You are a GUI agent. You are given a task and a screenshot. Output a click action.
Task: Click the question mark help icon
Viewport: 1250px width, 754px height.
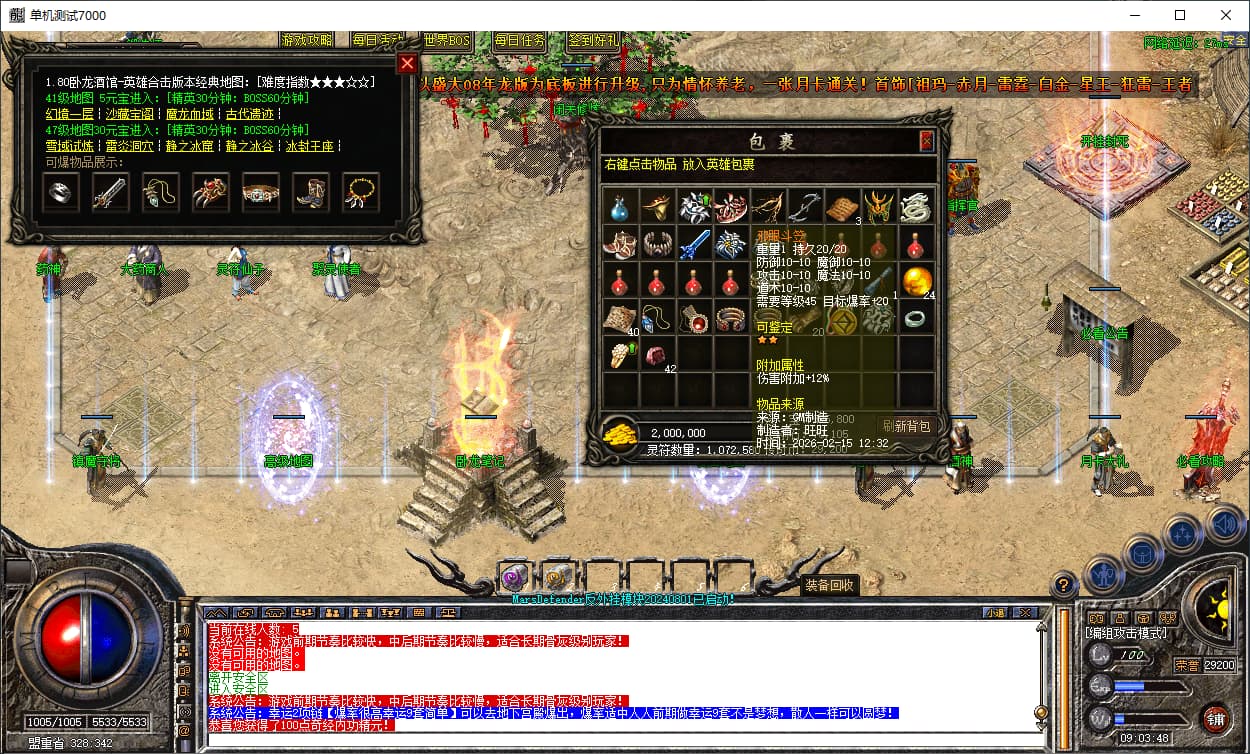pyautogui.click(x=1063, y=584)
